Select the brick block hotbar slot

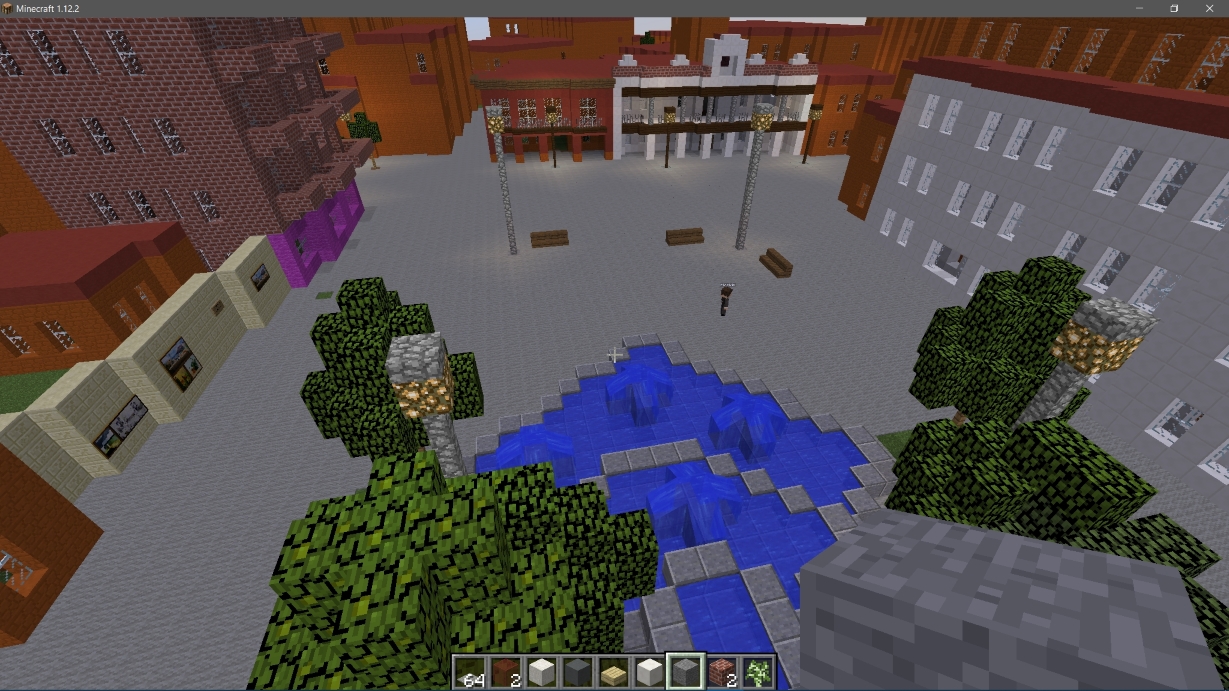pyautogui.click(x=722, y=672)
